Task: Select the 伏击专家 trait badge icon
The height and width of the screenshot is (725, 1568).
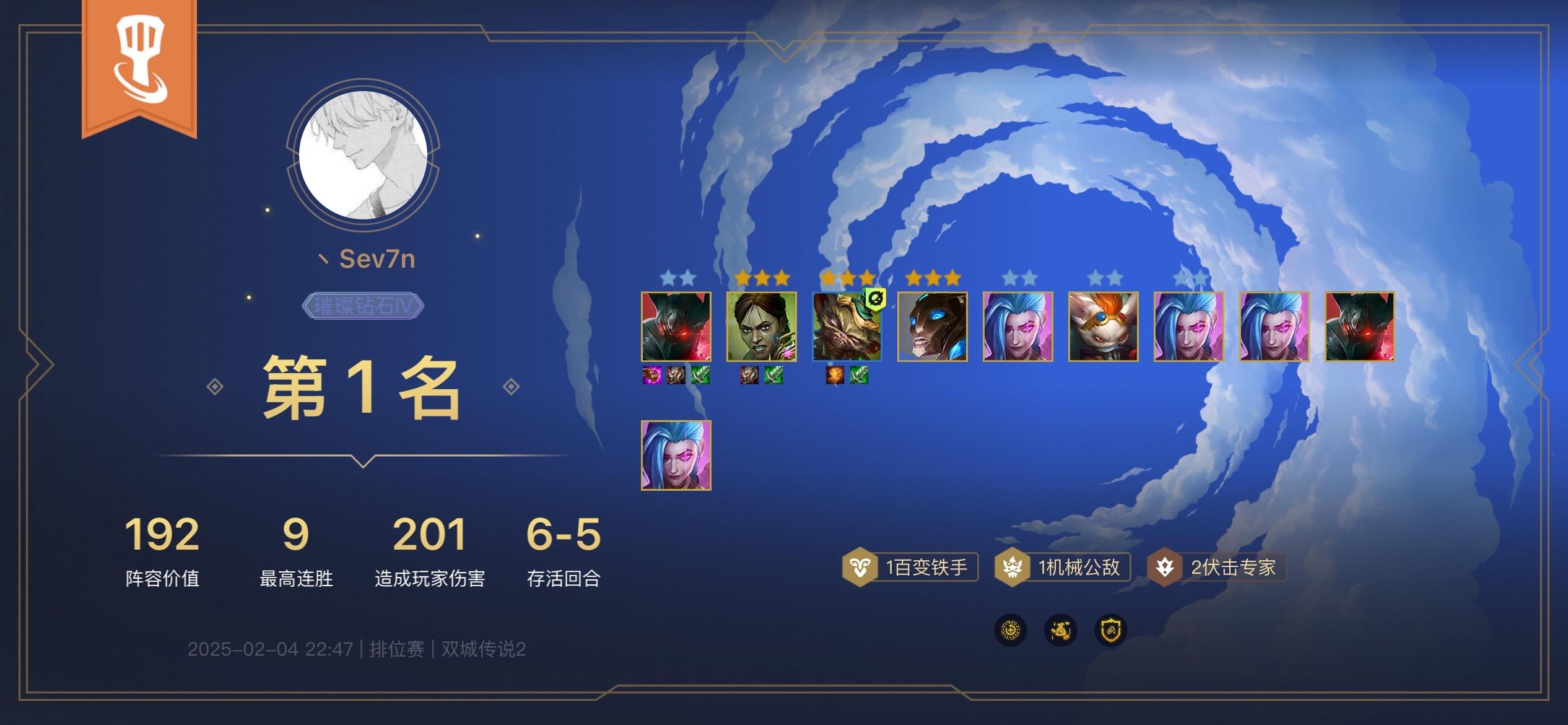Action: [x=1167, y=565]
